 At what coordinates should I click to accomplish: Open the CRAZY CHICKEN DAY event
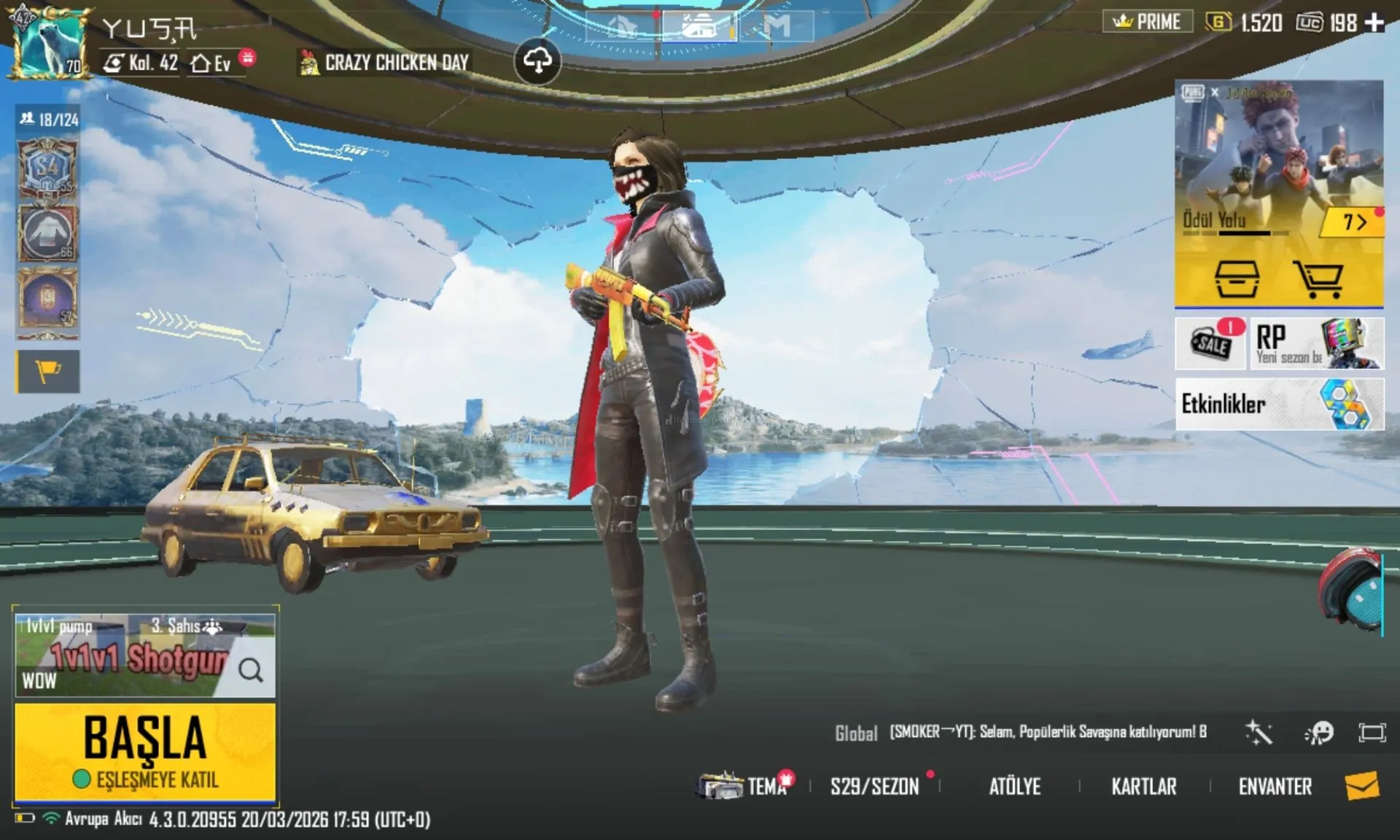[384, 63]
